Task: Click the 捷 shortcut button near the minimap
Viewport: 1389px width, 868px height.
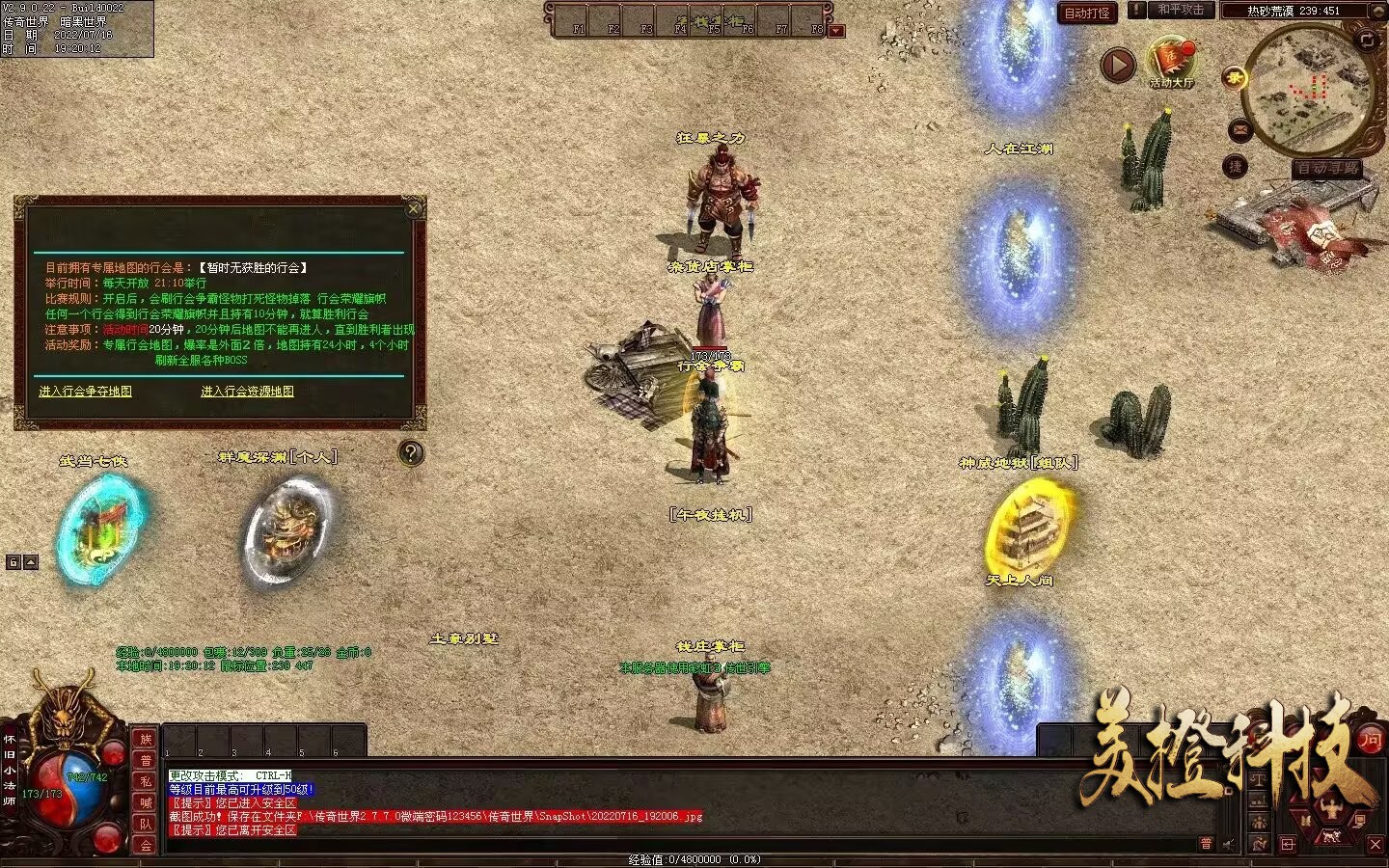Action: [1236, 167]
